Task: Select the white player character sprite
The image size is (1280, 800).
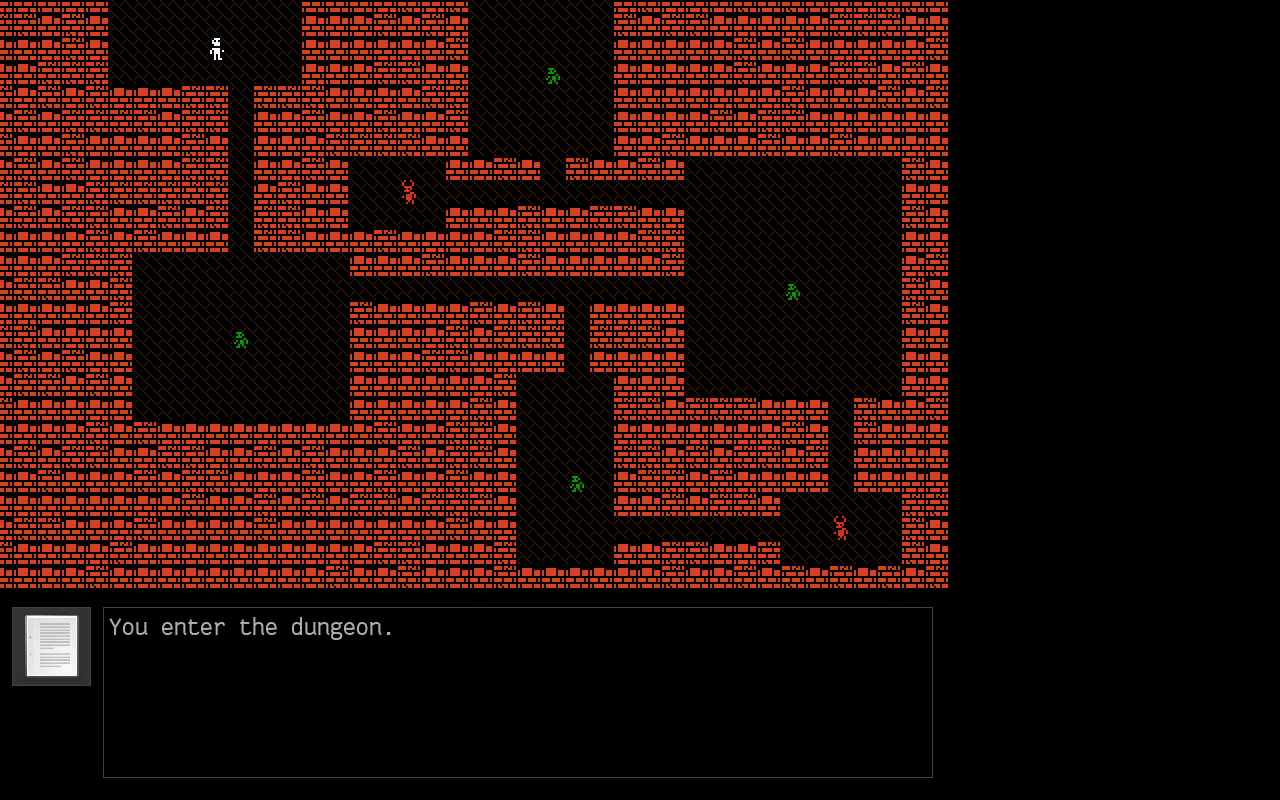Action: tap(216, 49)
